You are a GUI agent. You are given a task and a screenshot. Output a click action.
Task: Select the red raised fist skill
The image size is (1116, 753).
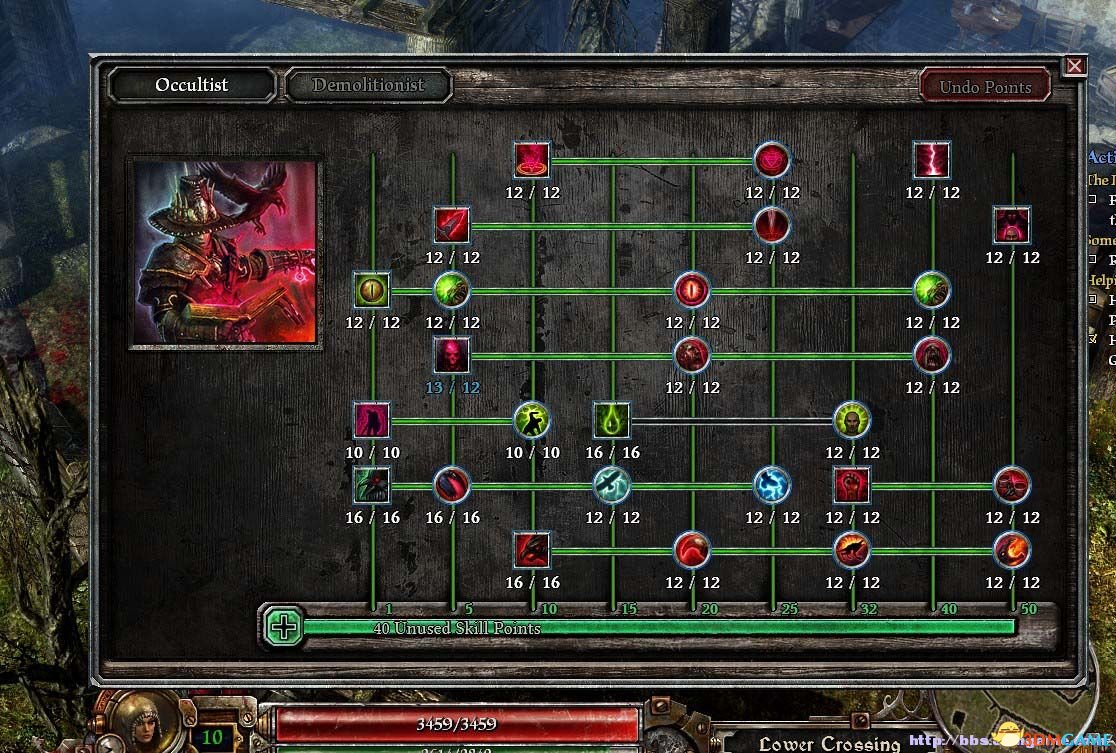point(851,485)
